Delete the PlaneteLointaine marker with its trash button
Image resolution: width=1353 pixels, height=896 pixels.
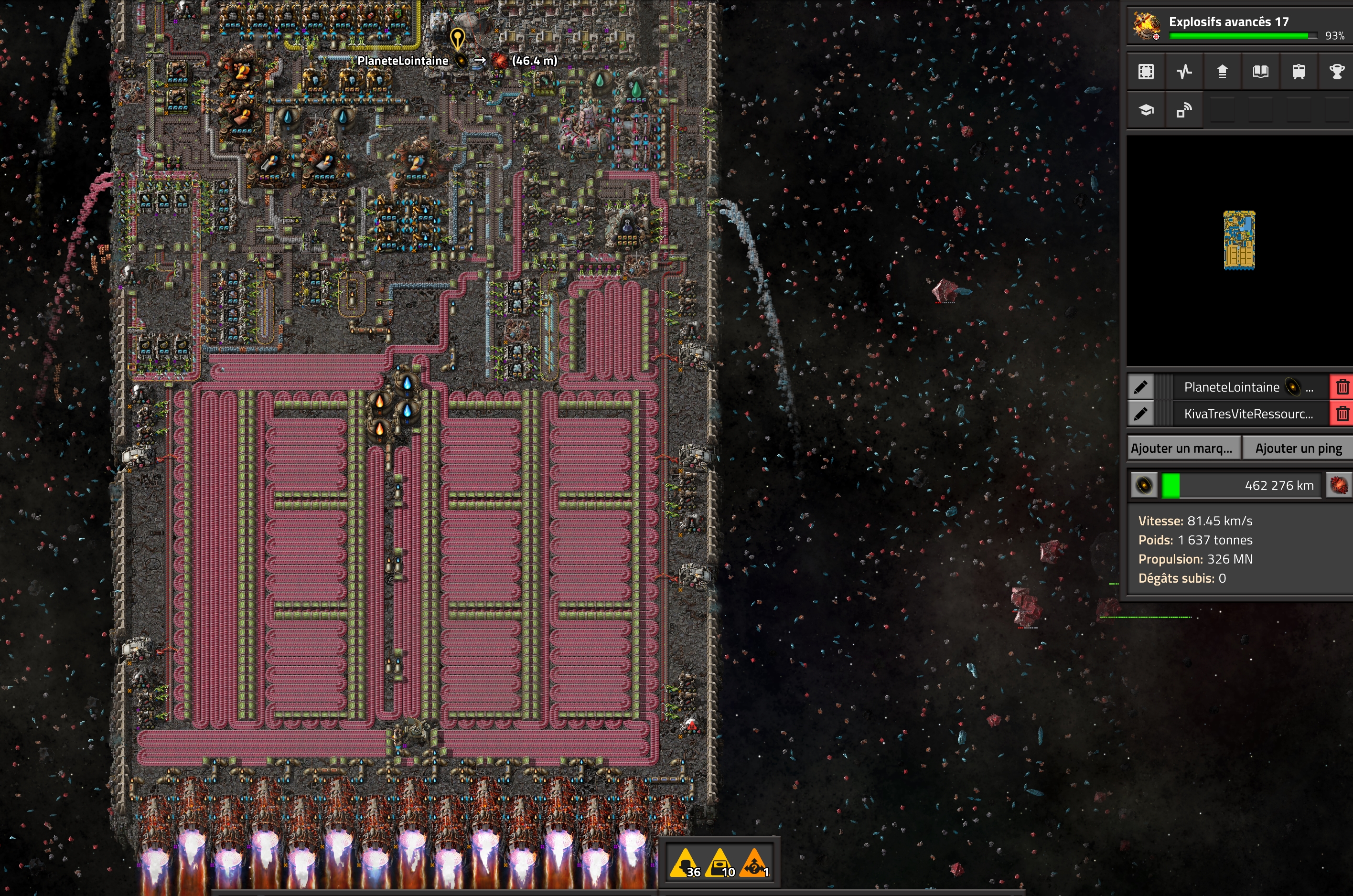point(1342,387)
